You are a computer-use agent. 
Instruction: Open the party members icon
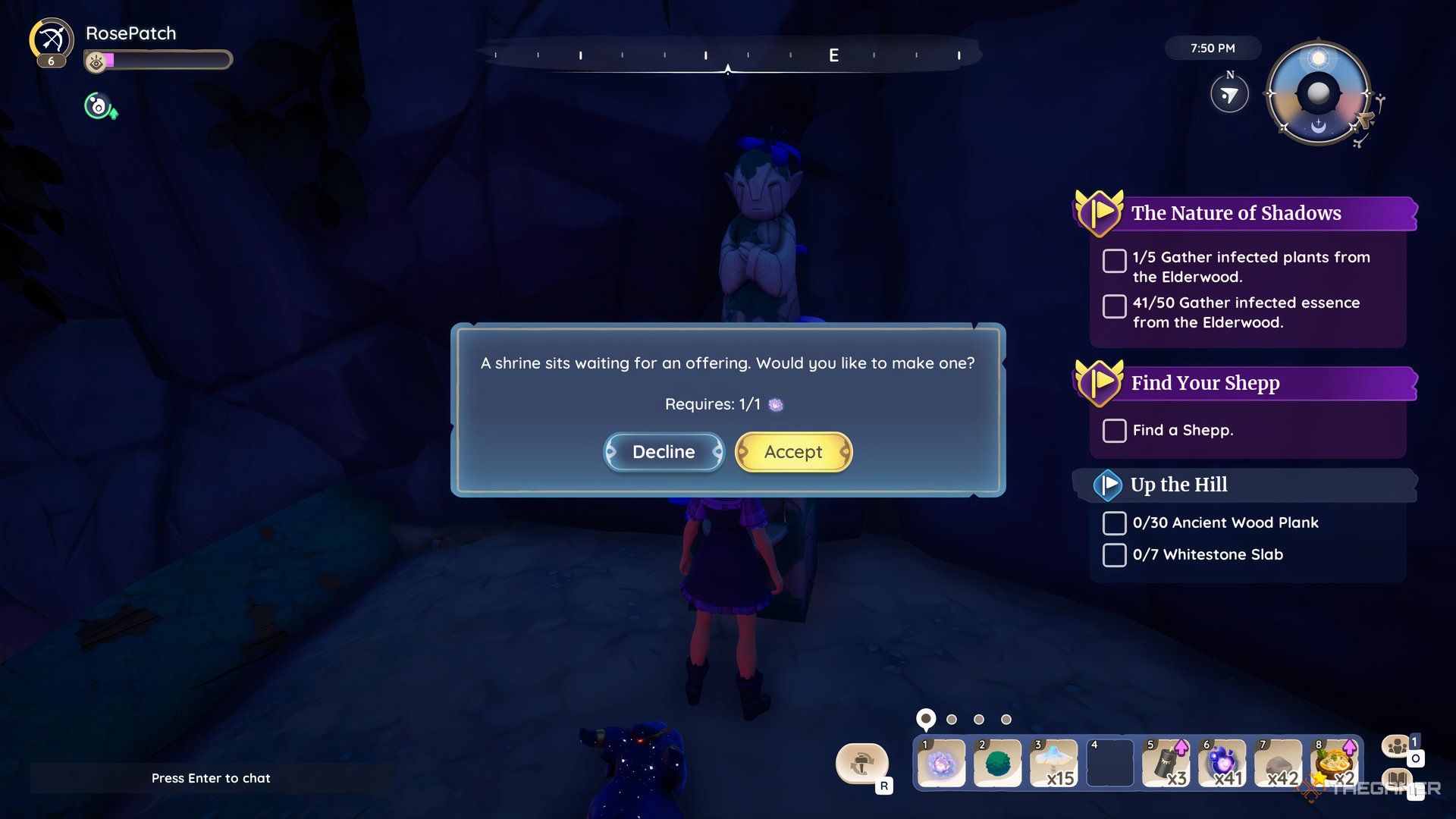click(x=1398, y=747)
